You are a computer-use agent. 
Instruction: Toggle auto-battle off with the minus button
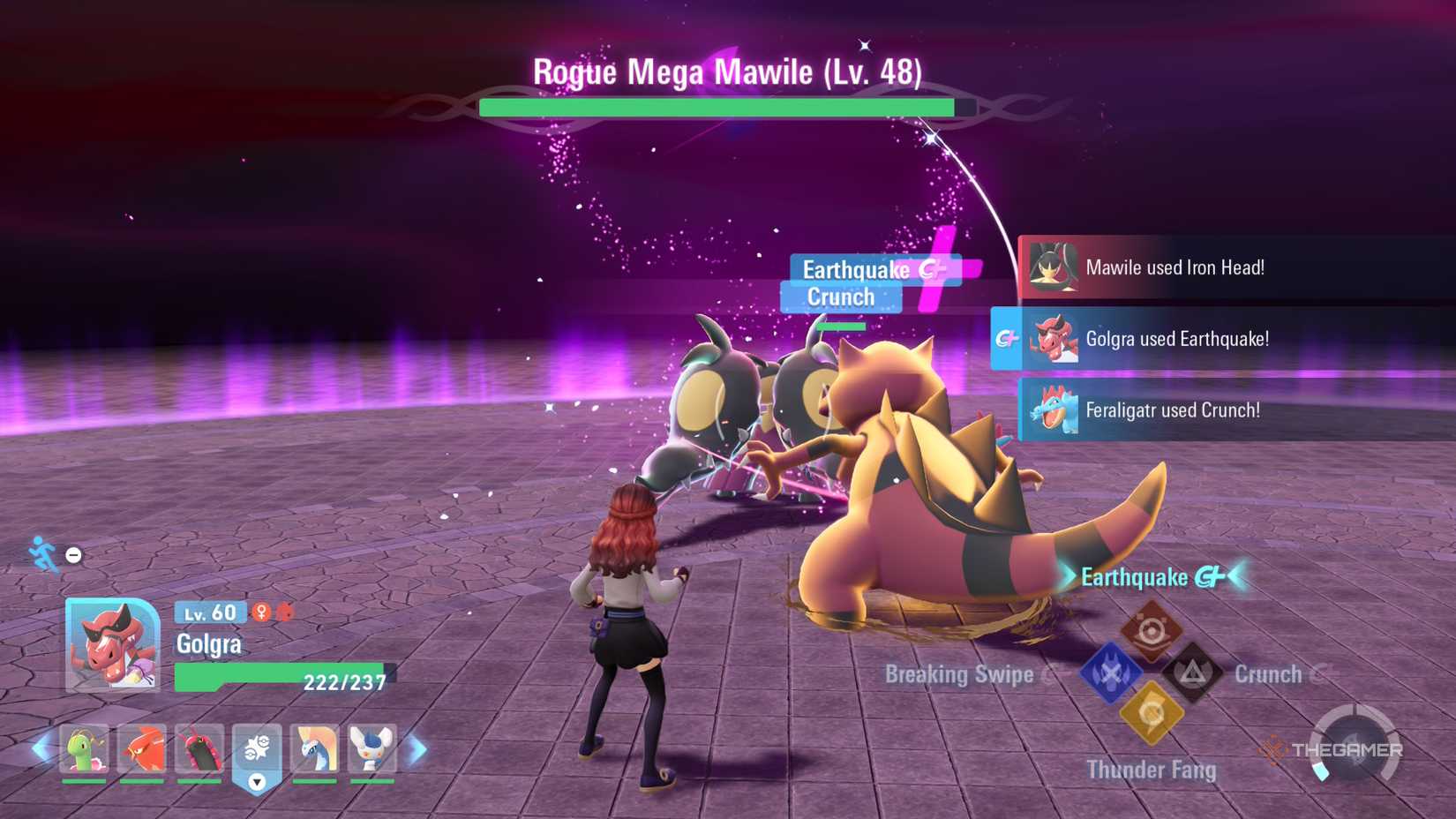tap(72, 554)
